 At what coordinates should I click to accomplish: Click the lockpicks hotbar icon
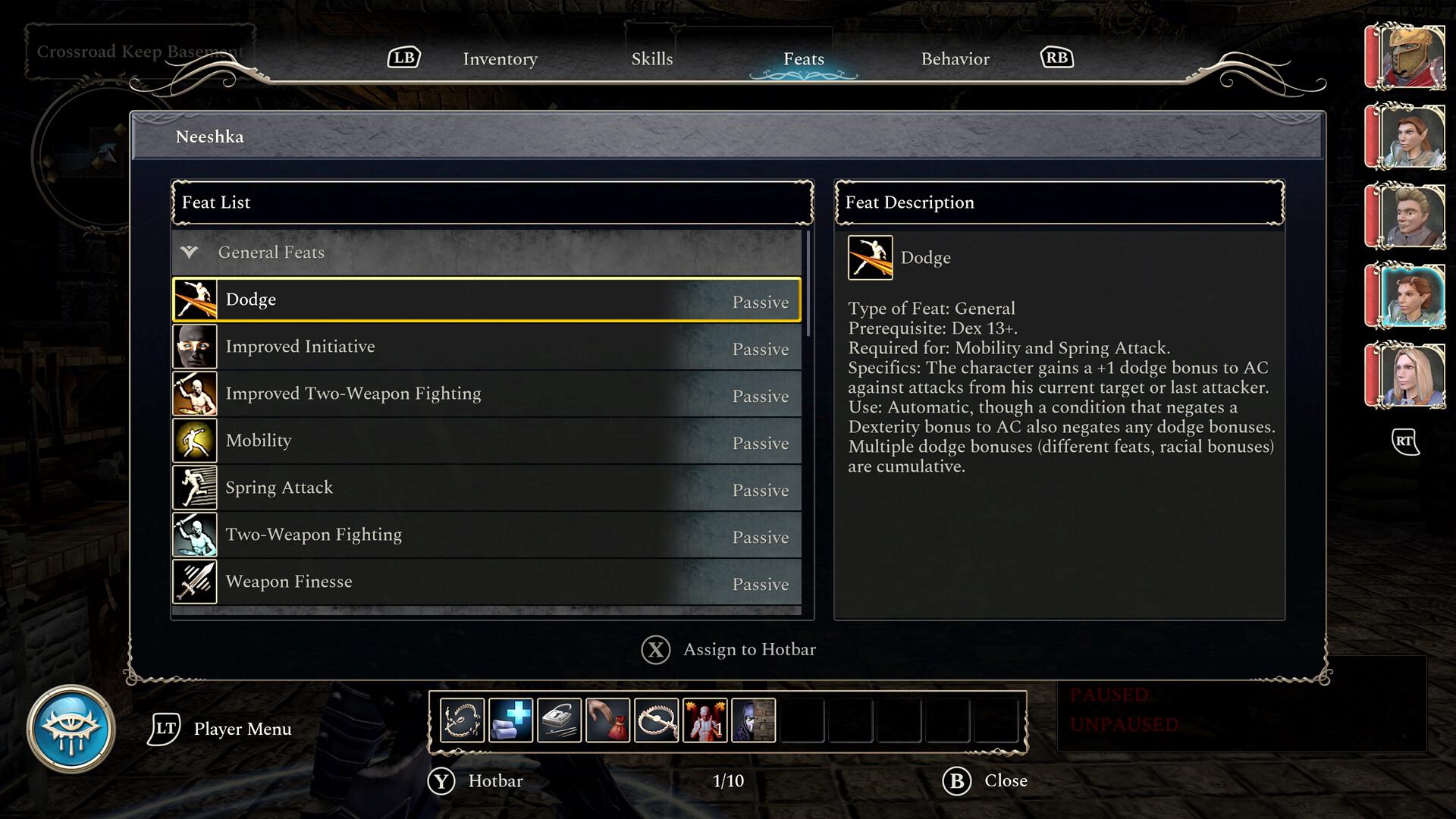point(560,720)
